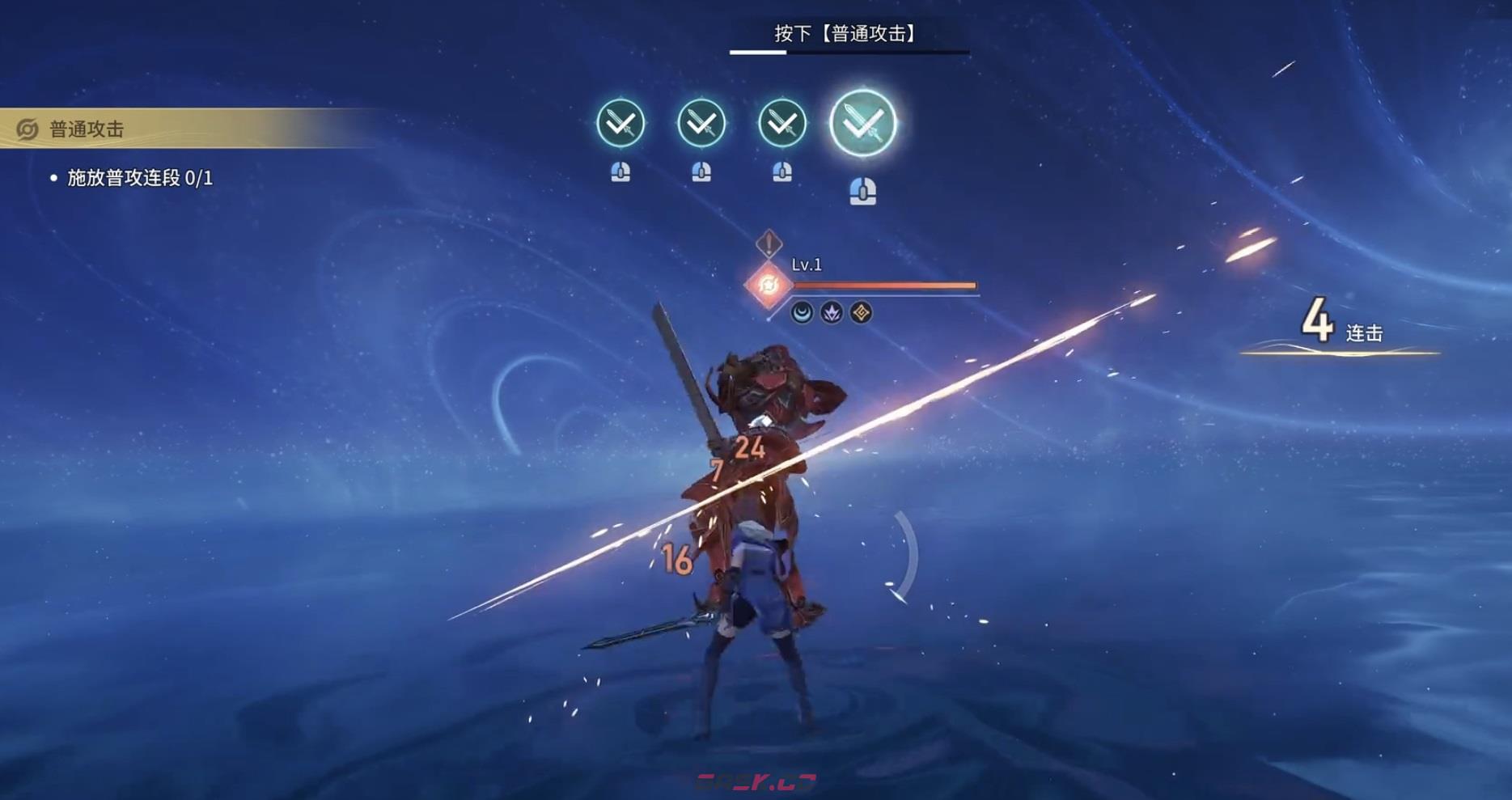Open the 普通攻击 tutorial tracker header
The image size is (1512, 800).
(x=87, y=129)
